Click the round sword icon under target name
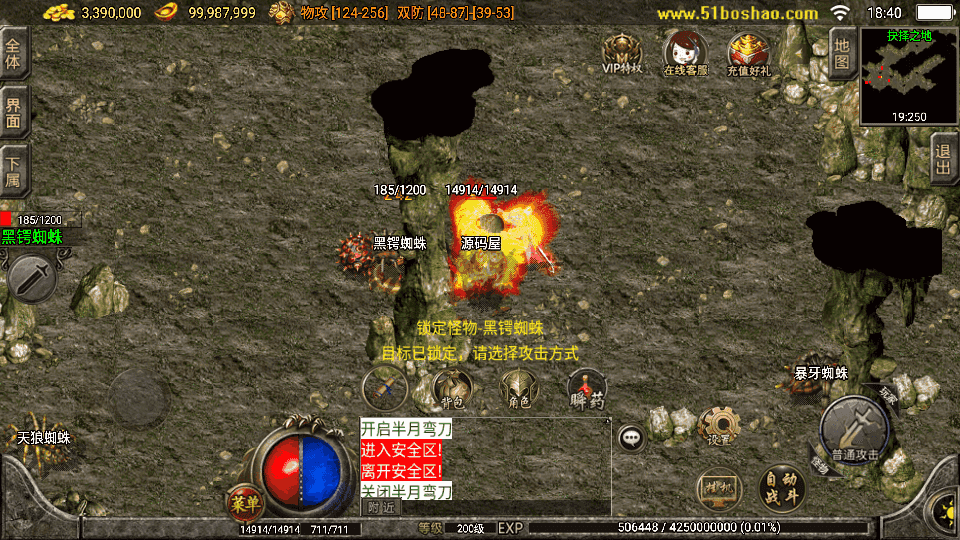The width and height of the screenshot is (960, 540). click(32, 277)
